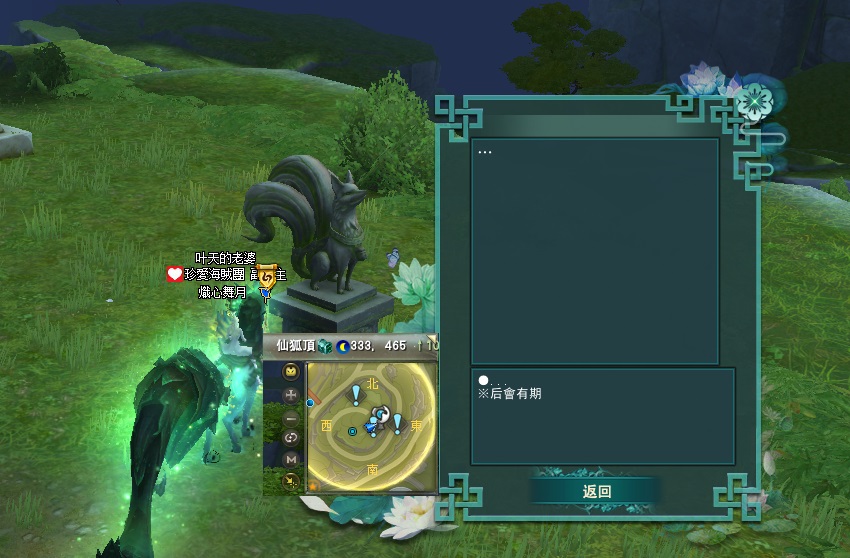This screenshot has height=558, width=850.
Task: Click the 返回 button in the dialogue panel
Action: [x=596, y=491]
